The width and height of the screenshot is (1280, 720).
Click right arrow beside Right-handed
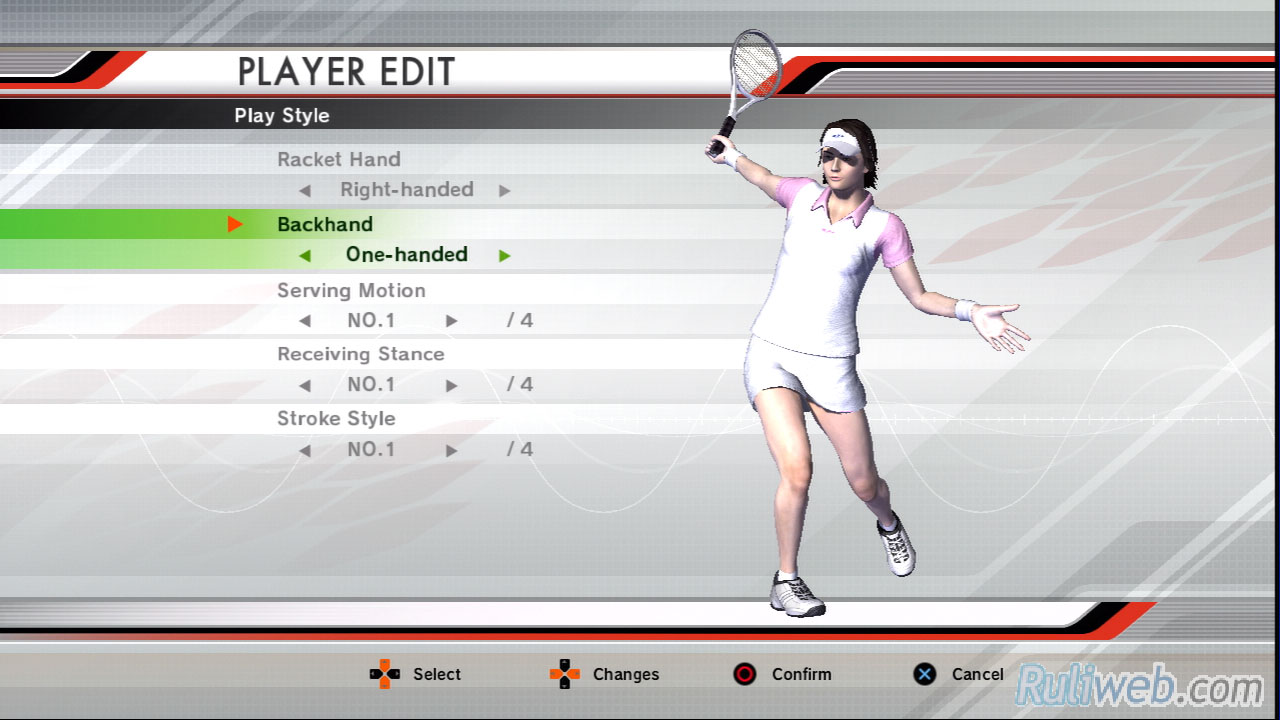click(x=505, y=191)
